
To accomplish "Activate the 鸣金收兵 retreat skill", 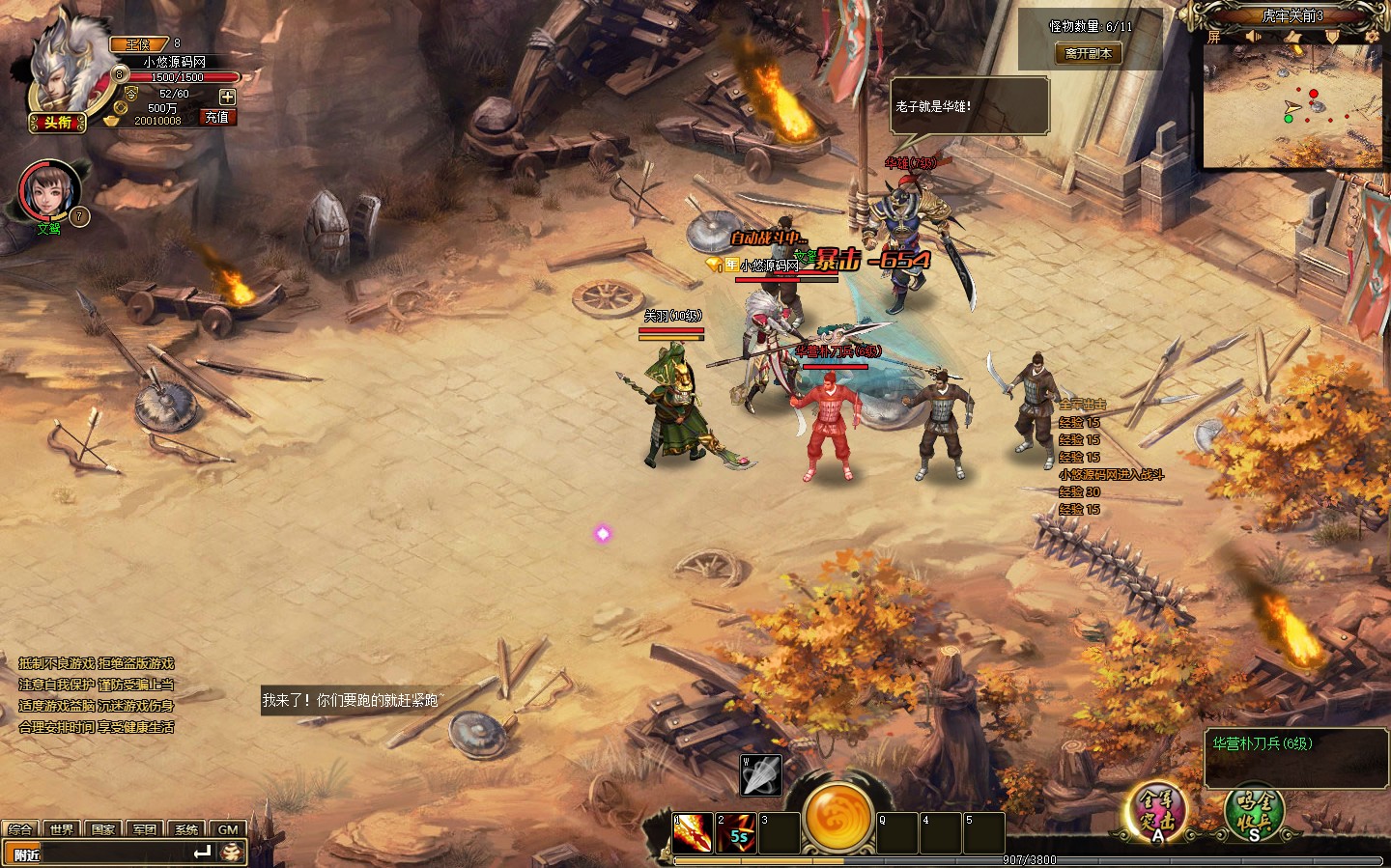I will coord(1254,811).
